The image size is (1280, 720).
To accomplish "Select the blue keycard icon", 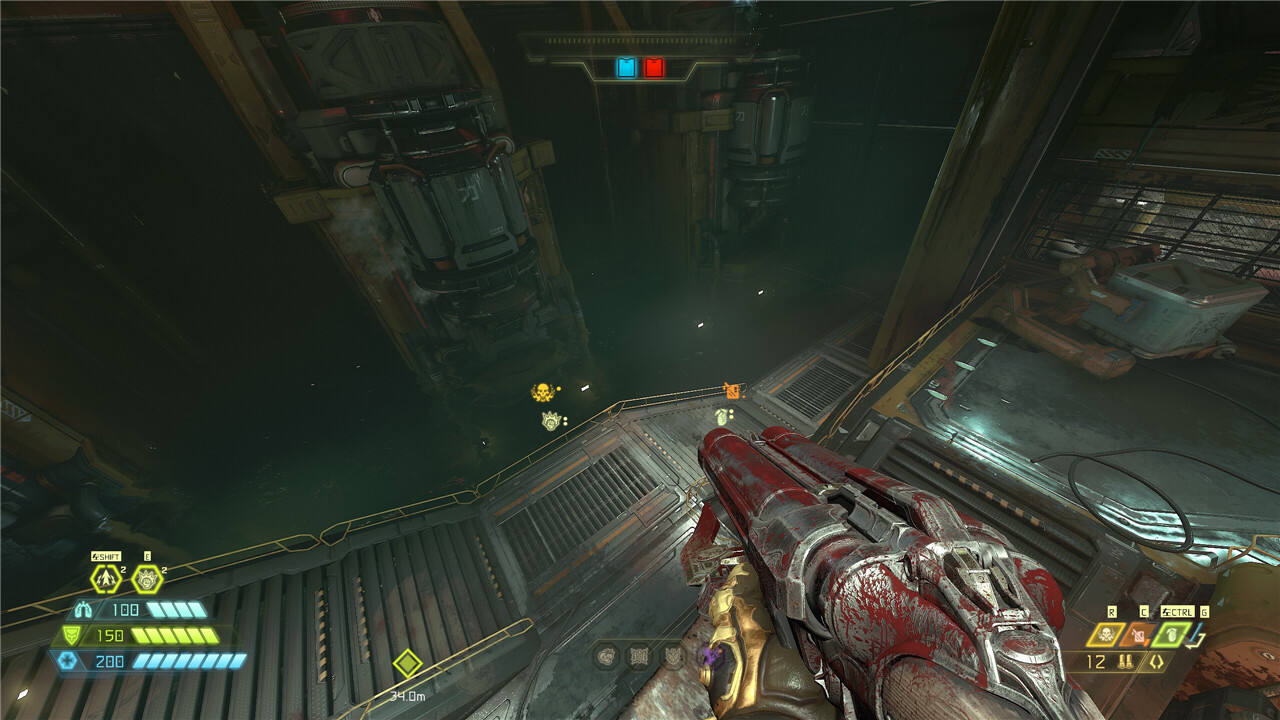I will 626,67.
